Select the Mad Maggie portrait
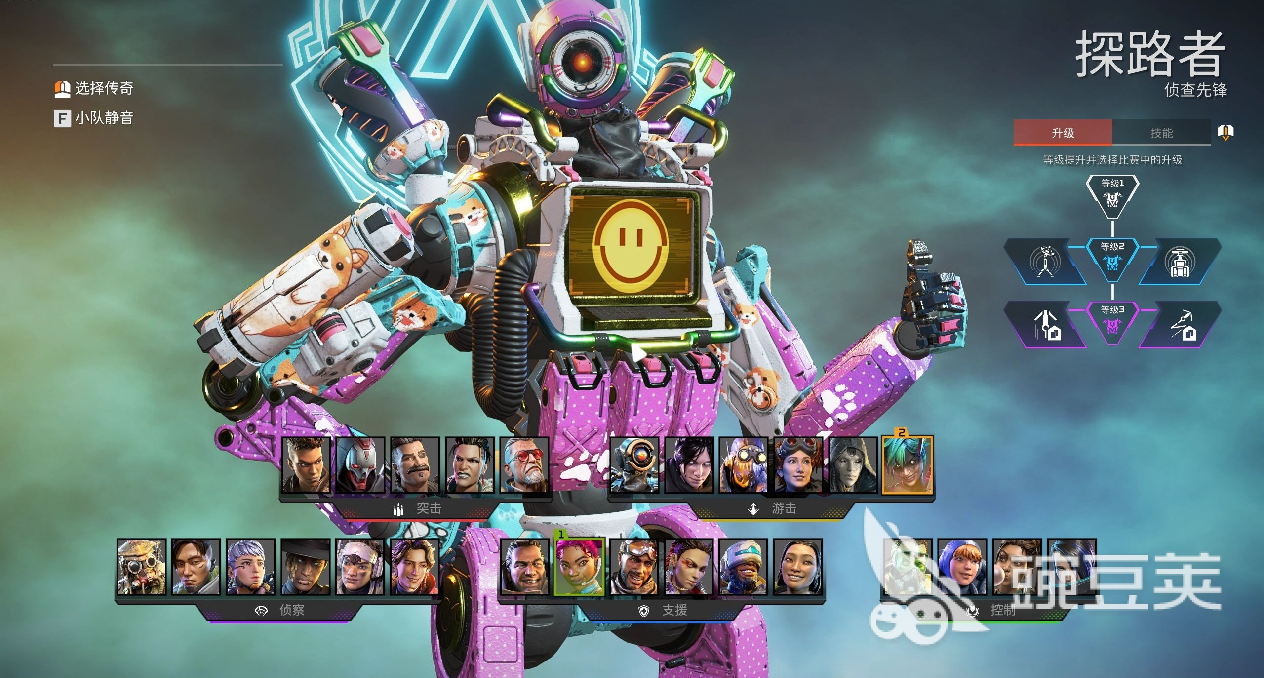Viewport: 1264px width, 678px height. coord(469,465)
